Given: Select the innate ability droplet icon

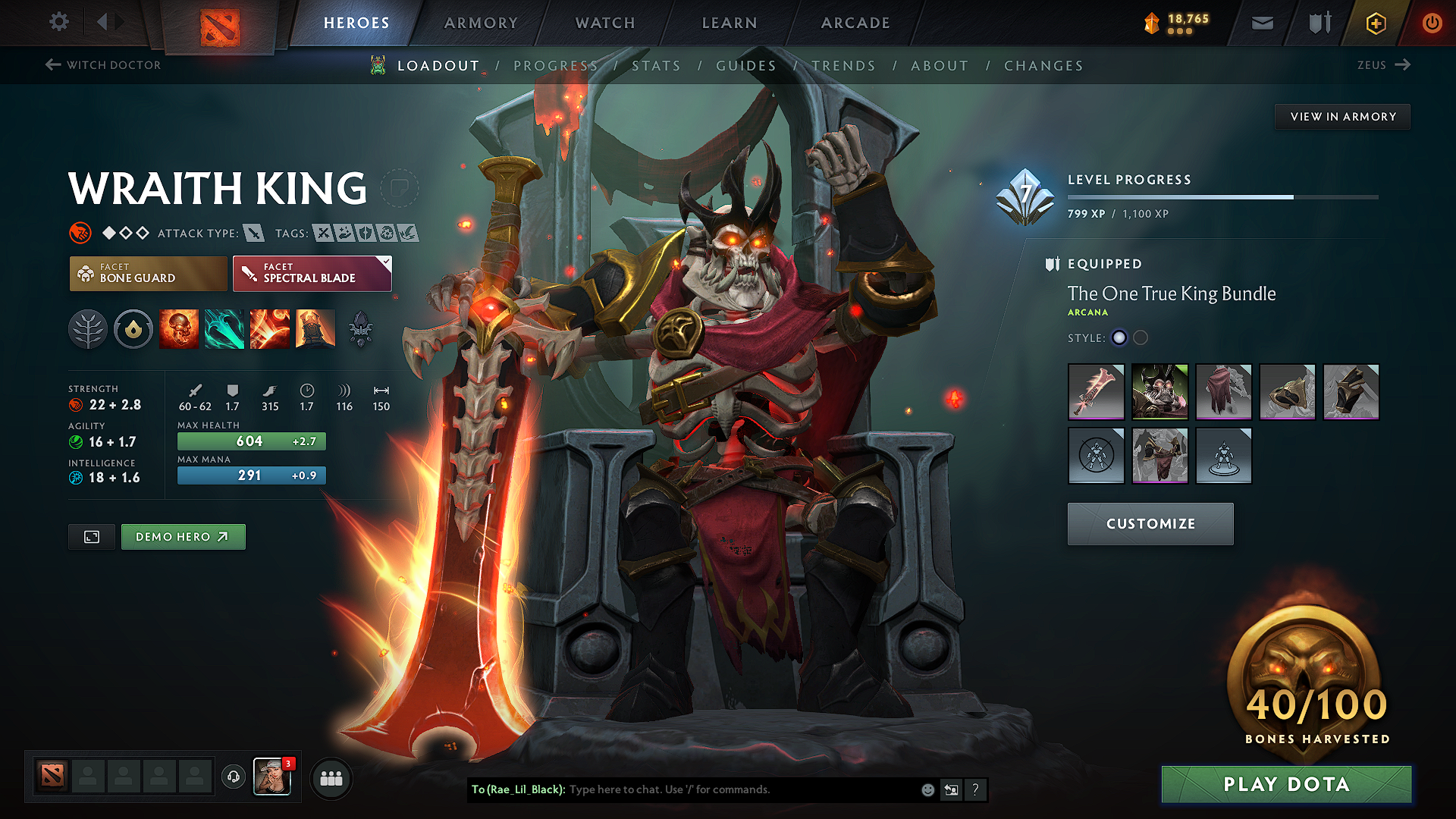Looking at the screenshot, I should [x=133, y=329].
